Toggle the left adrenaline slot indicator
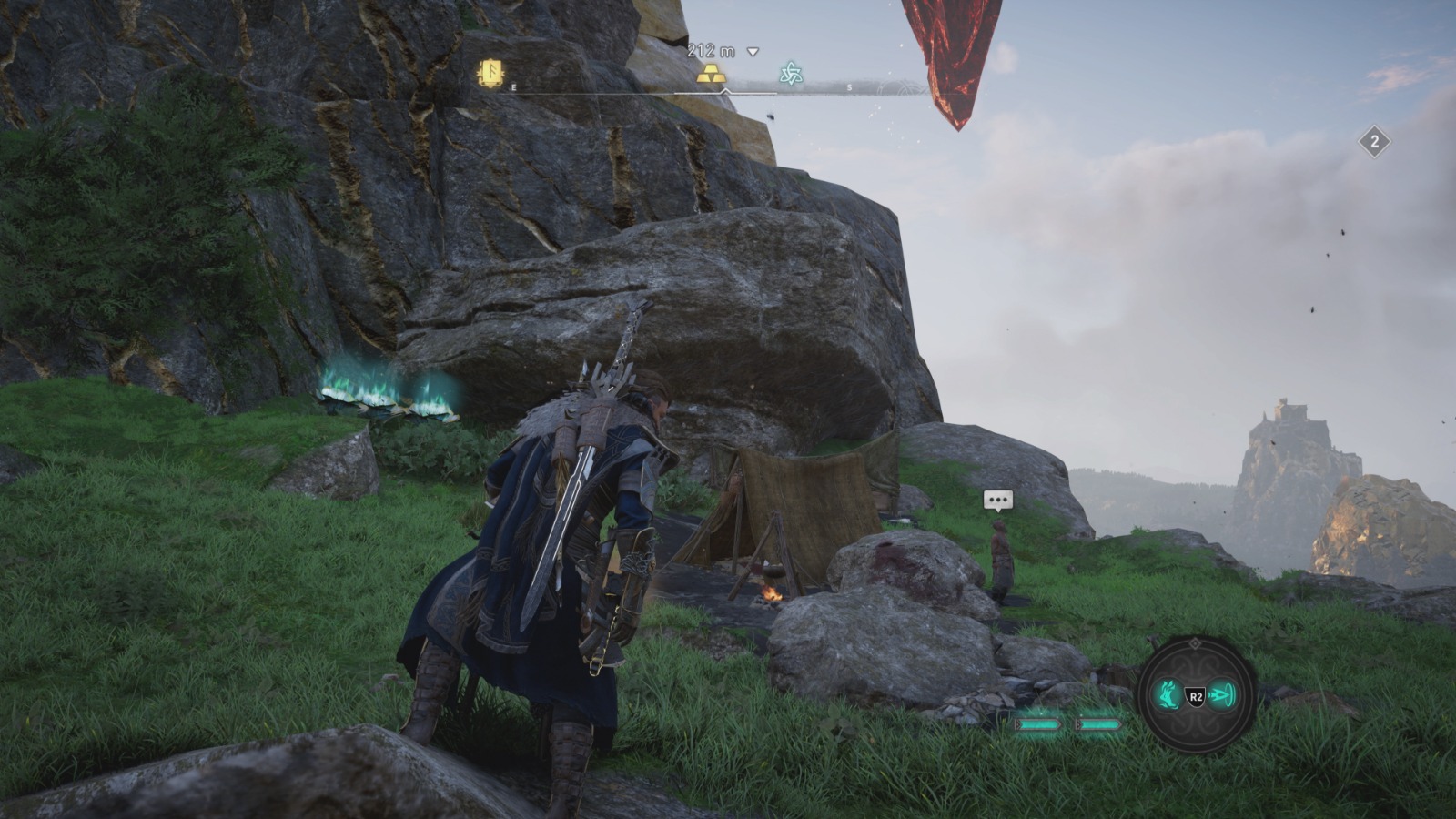This screenshot has height=819, width=1456. (1040, 724)
